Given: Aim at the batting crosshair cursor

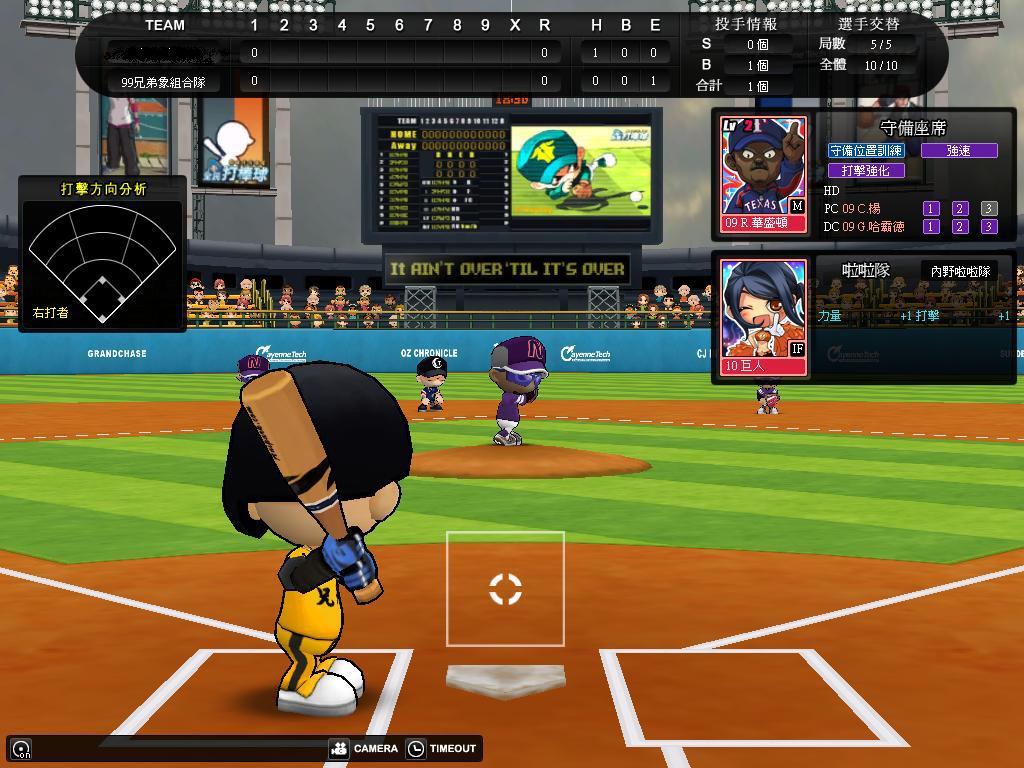Looking at the screenshot, I should [x=505, y=589].
